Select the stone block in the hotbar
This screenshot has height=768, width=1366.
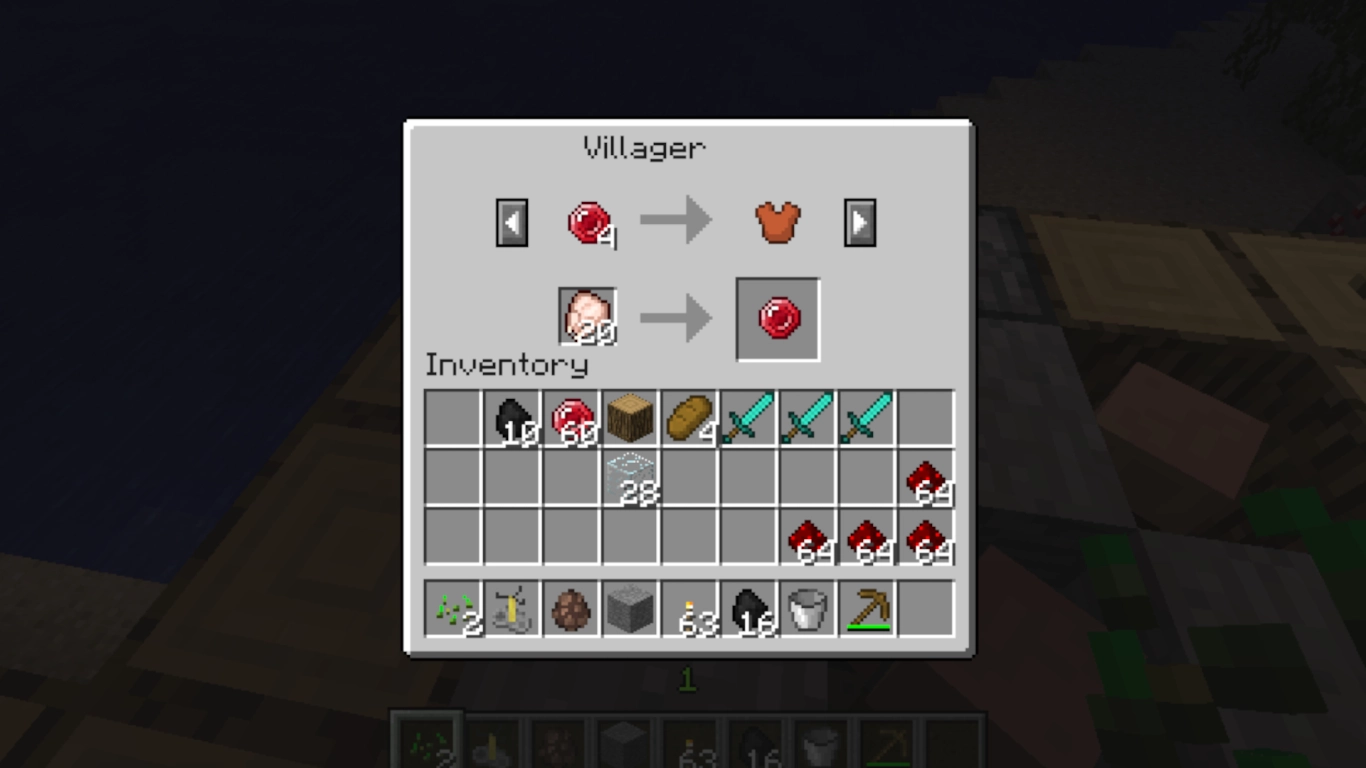click(630, 608)
